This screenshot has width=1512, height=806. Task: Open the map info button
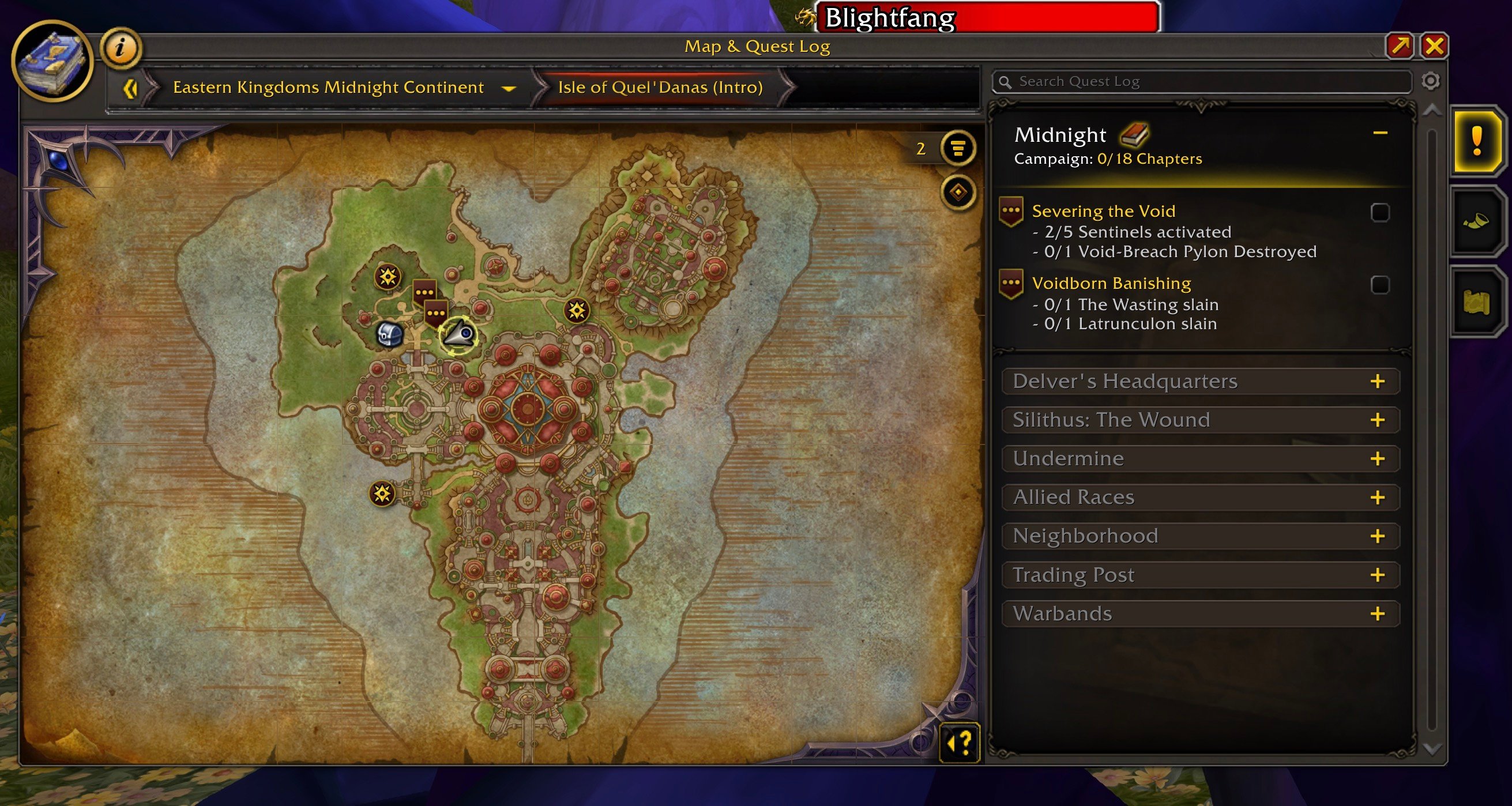121,47
